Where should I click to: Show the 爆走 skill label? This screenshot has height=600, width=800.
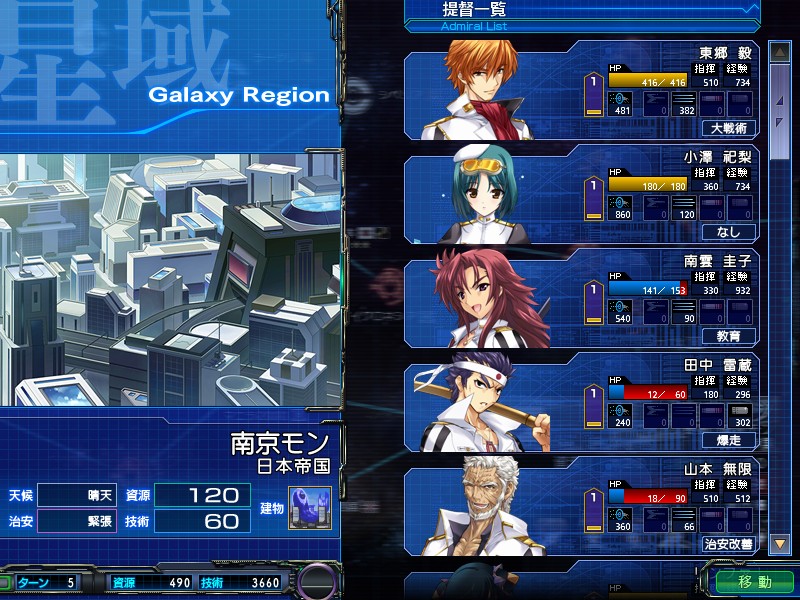[x=729, y=440]
